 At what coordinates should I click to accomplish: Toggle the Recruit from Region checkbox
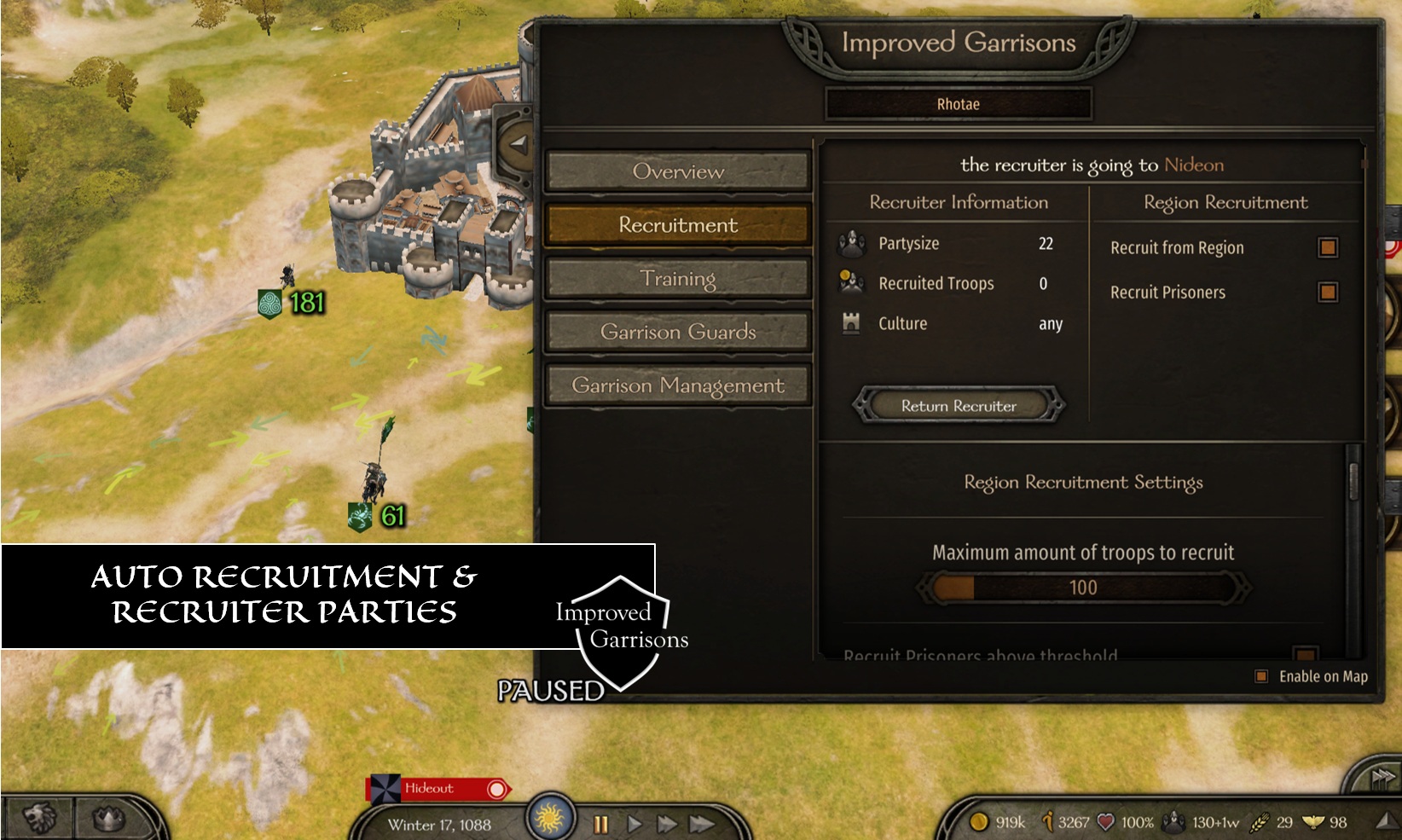(x=1328, y=247)
